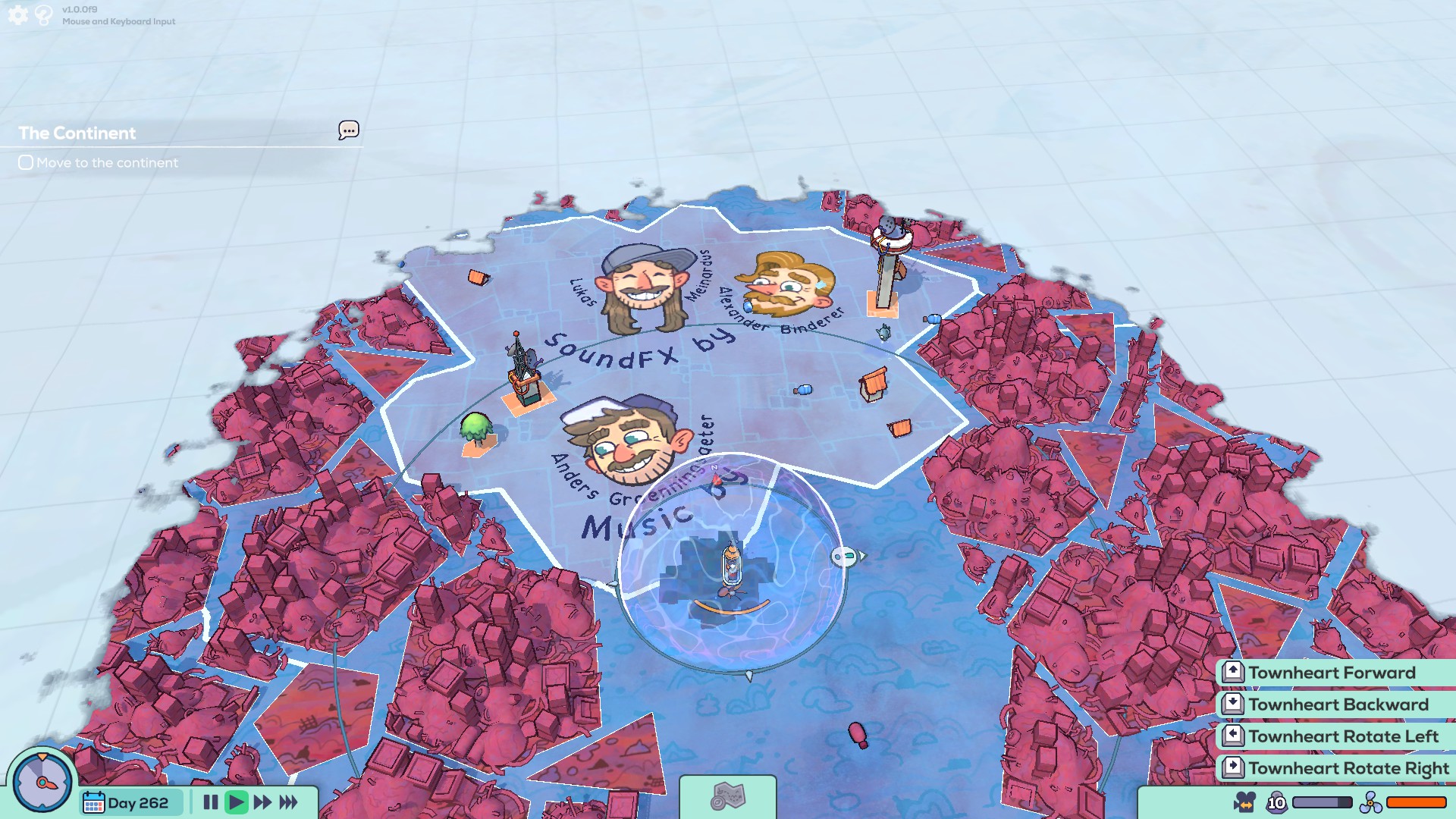Switch to double fast-forward speed

[x=262, y=802]
